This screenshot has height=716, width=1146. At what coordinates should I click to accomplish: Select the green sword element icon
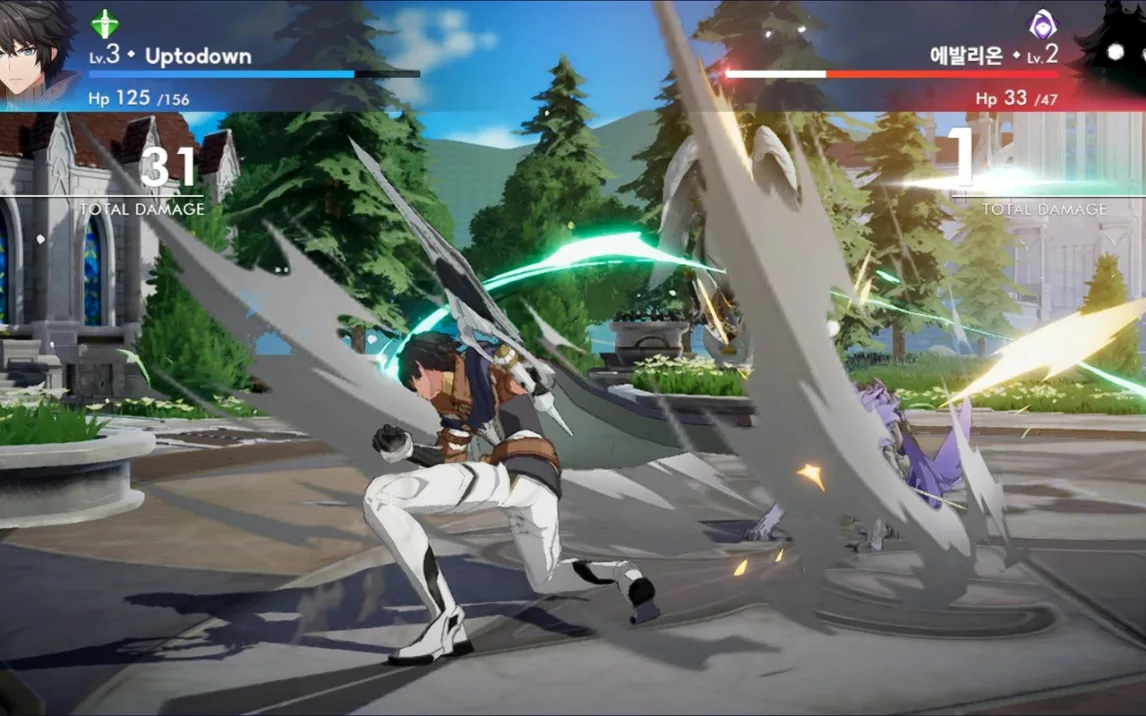pos(104,23)
